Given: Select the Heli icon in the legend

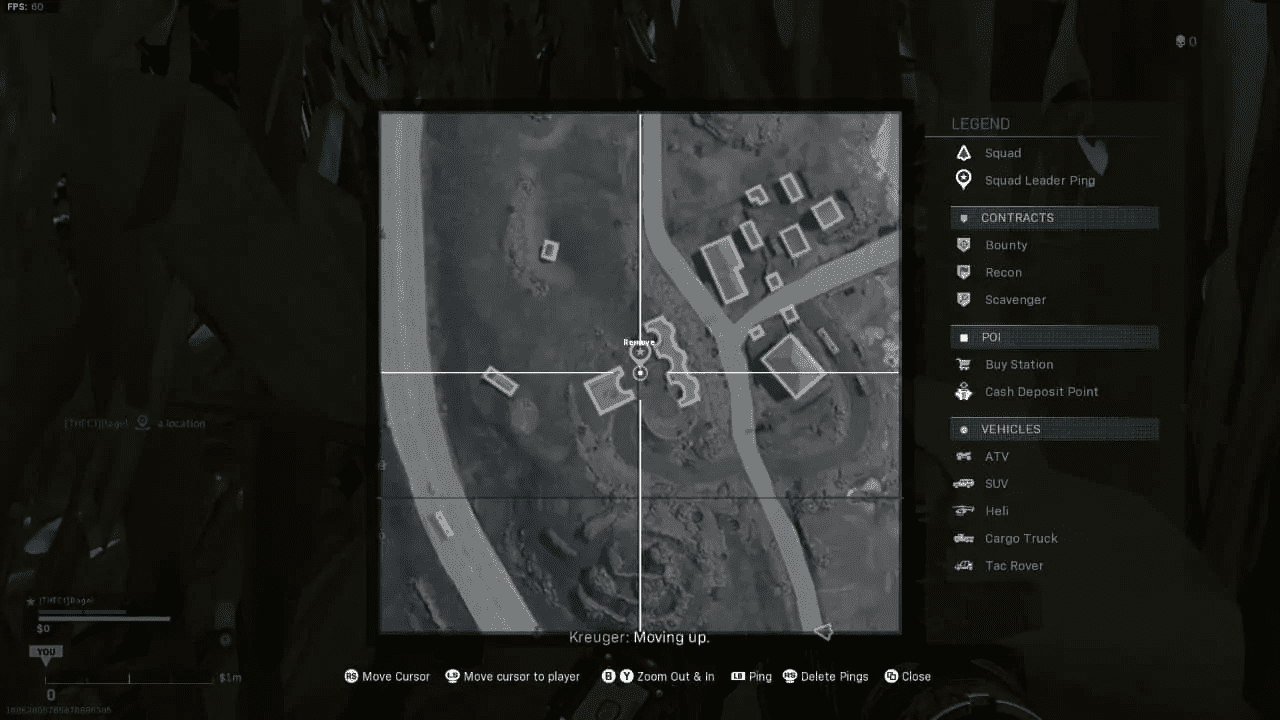Looking at the screenshot, I should pos(963,510).
